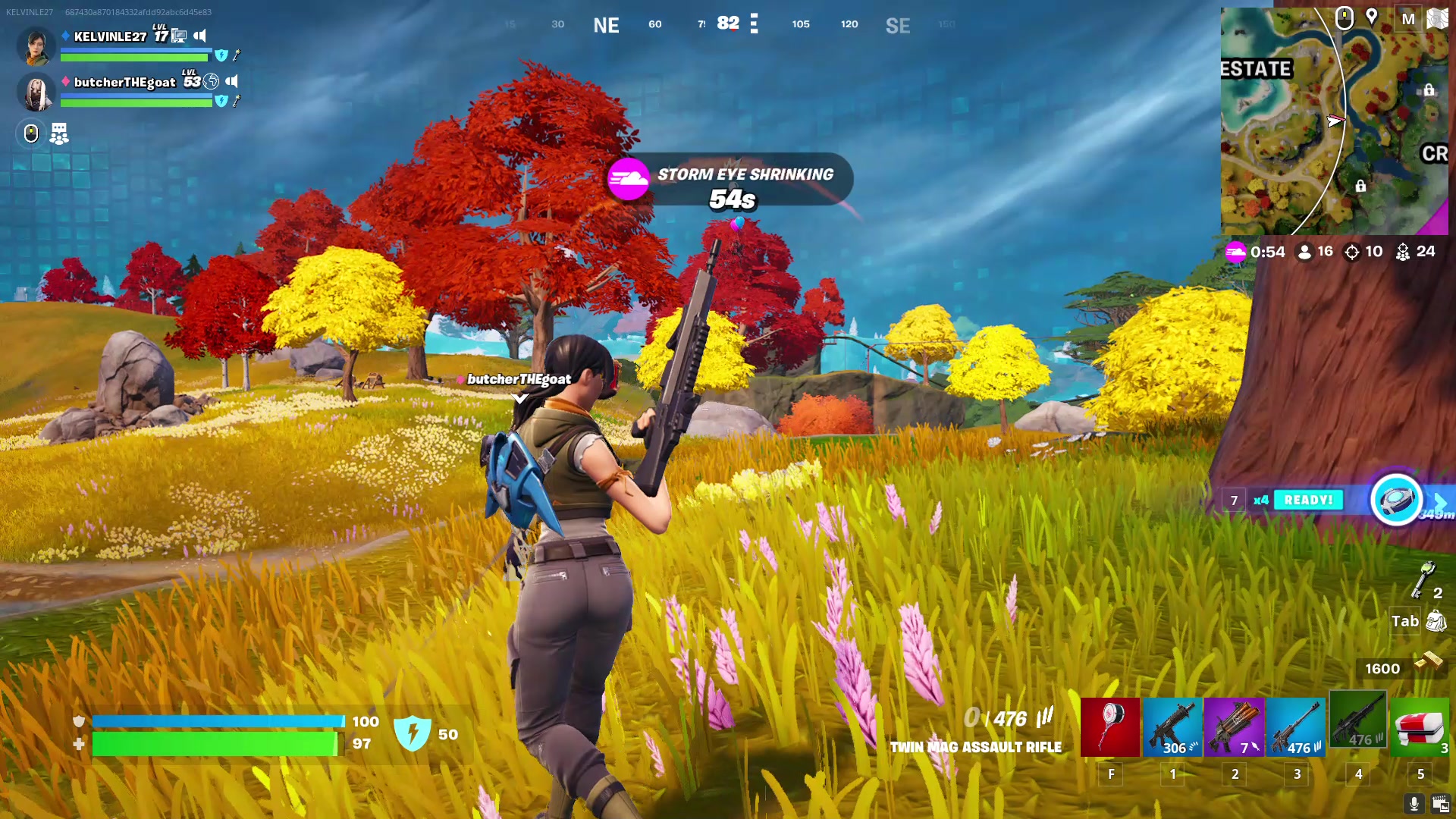Expand the minimap with the map icon

pyautogui.click(x=1437, y=19)
